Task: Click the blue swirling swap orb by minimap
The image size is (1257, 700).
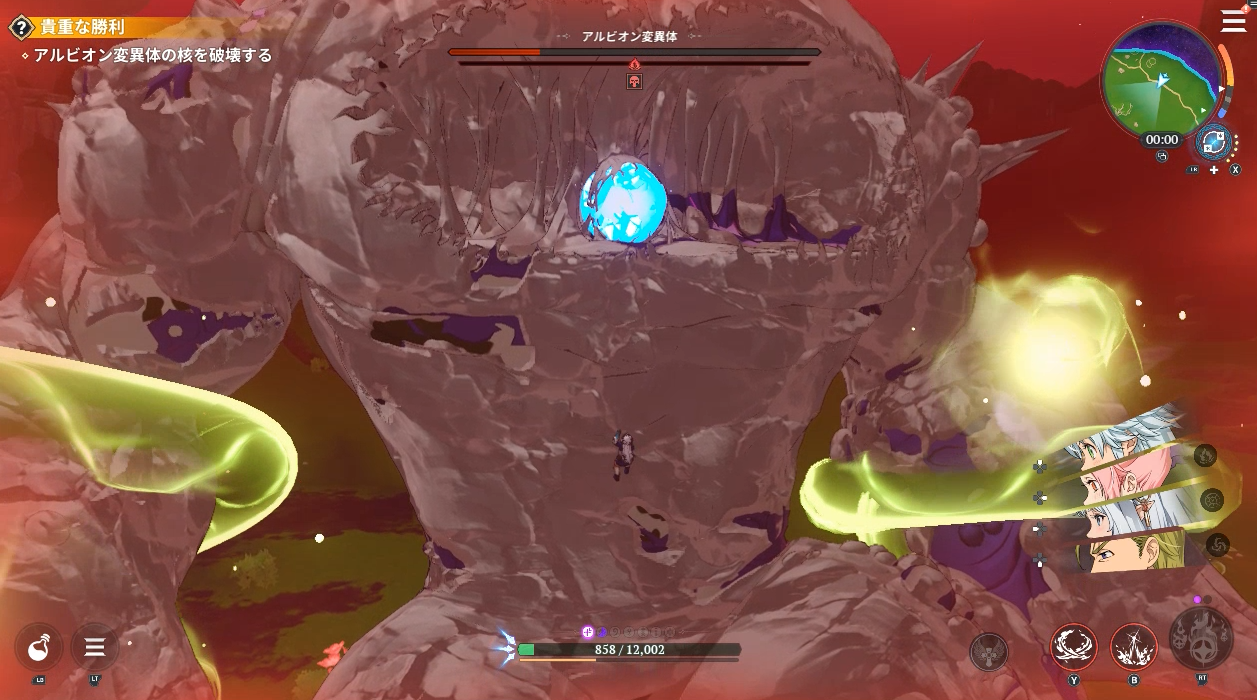Action: pyautogui.click(x=1213, y=142)
